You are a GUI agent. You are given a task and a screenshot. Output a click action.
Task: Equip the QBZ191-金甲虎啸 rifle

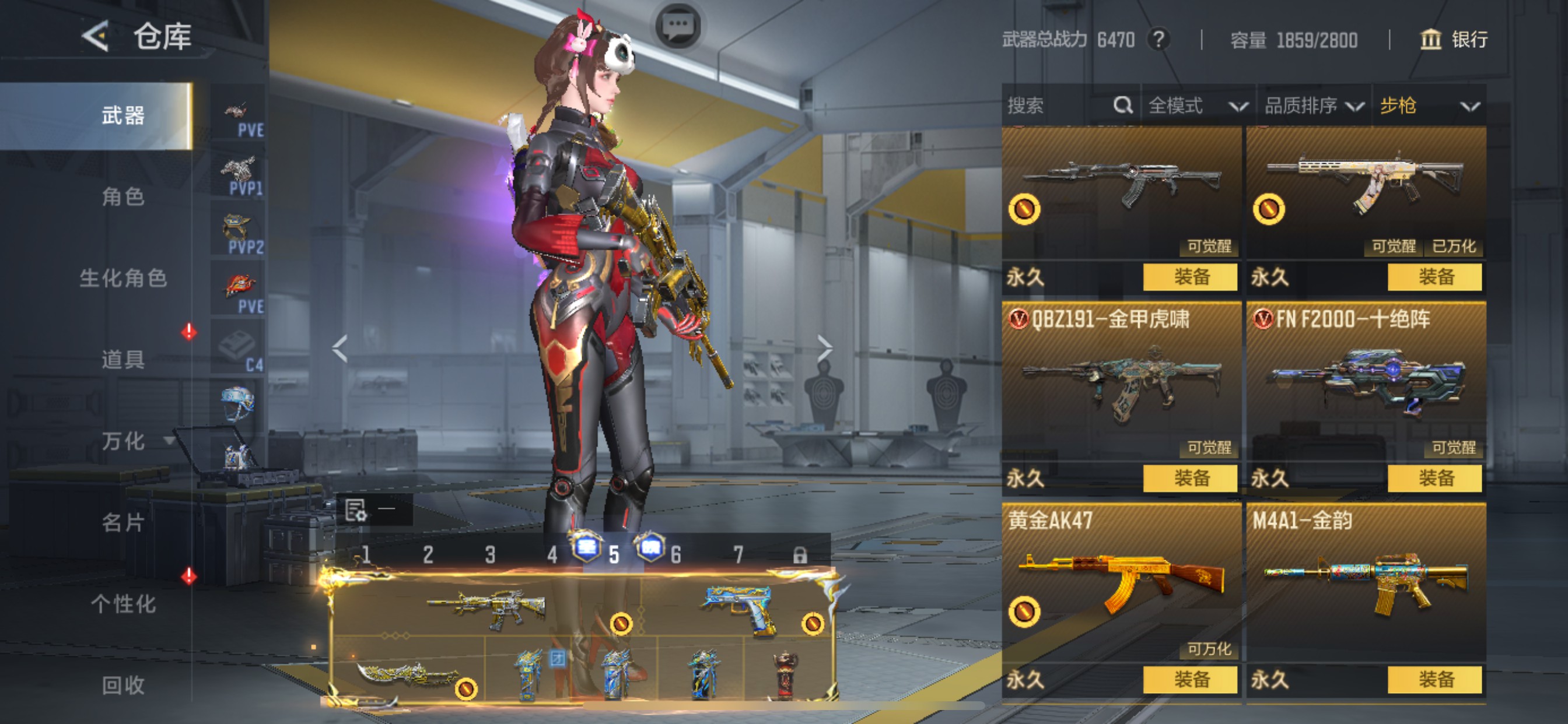[x=1190, y=478]
